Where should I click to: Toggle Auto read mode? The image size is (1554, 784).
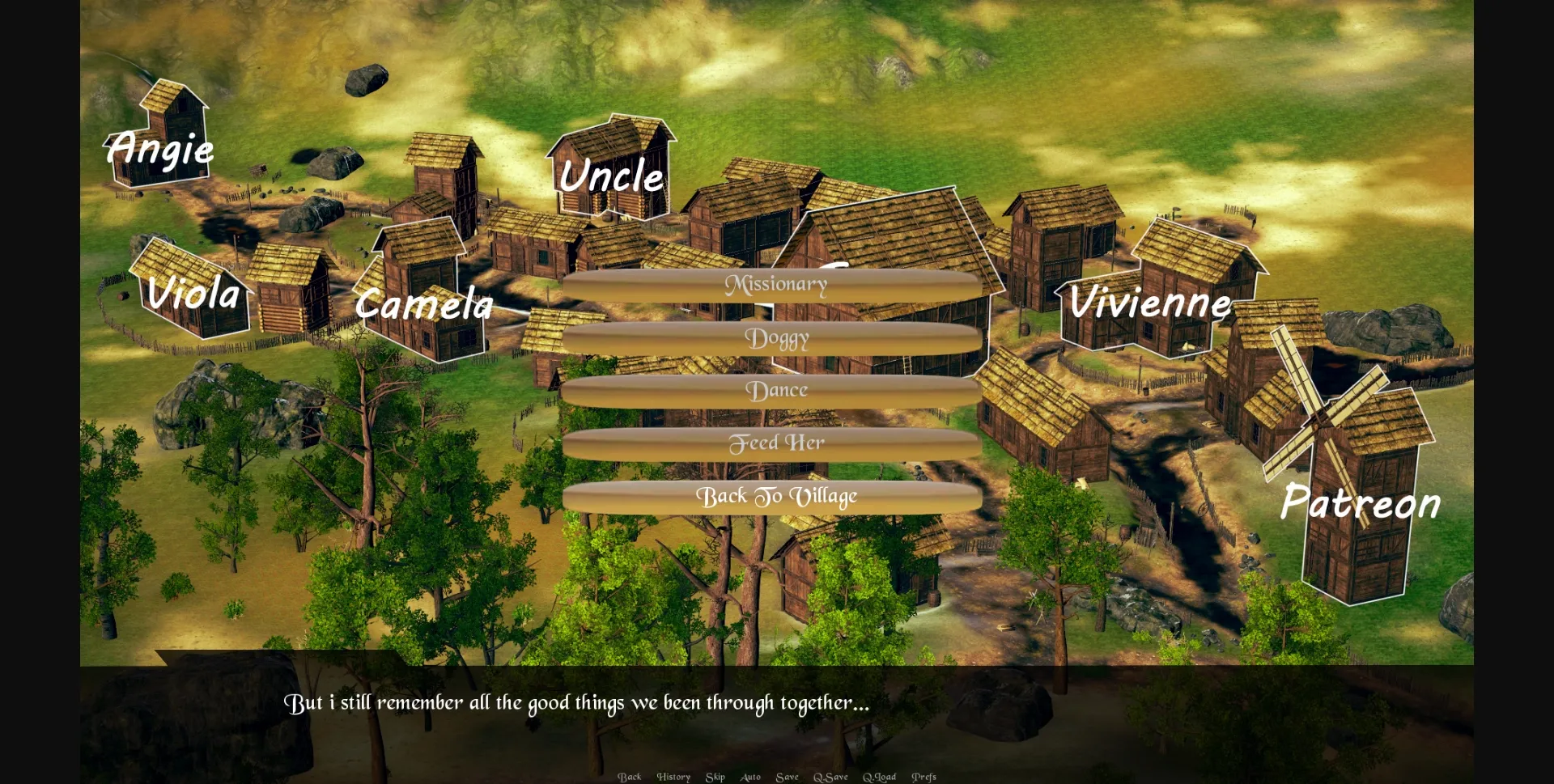tap(749, 776)
